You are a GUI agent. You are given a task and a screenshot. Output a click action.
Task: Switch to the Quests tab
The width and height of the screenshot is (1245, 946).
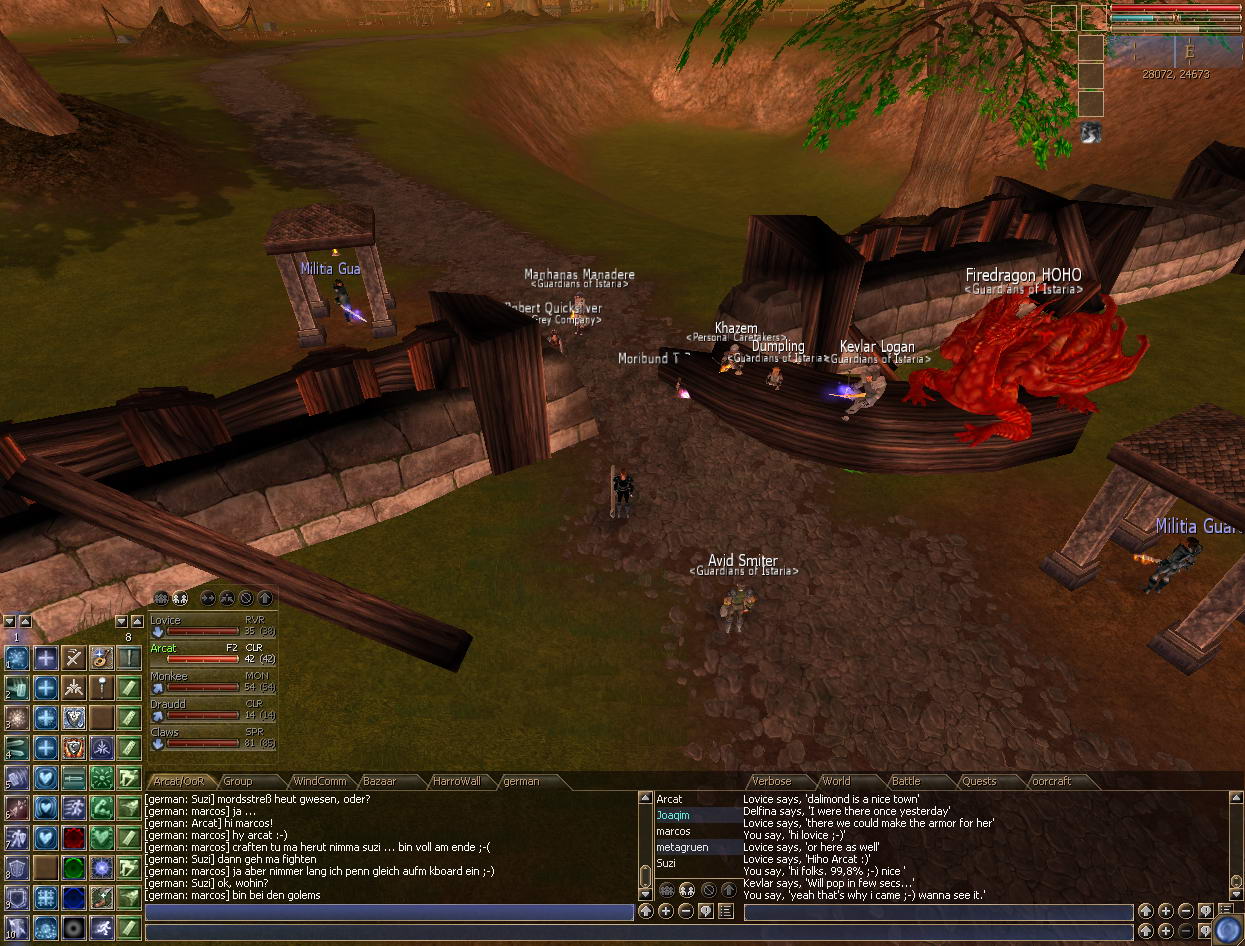979,782
